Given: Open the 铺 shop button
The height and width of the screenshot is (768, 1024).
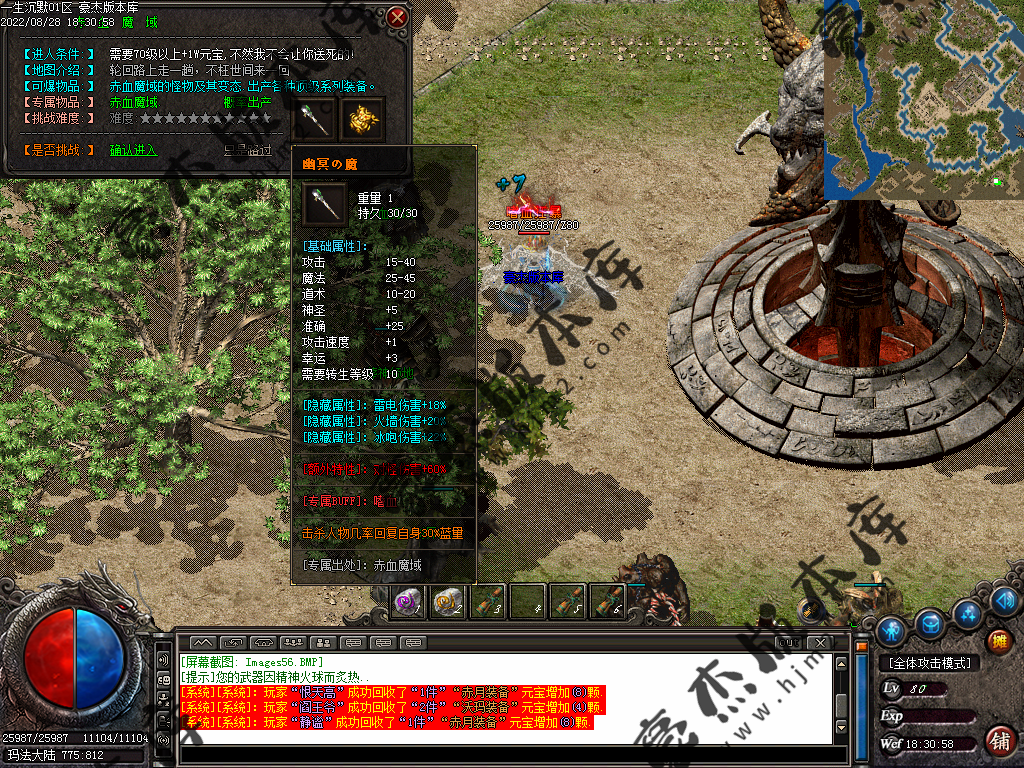Looking at the screenshot, I should tap(998, 741).
